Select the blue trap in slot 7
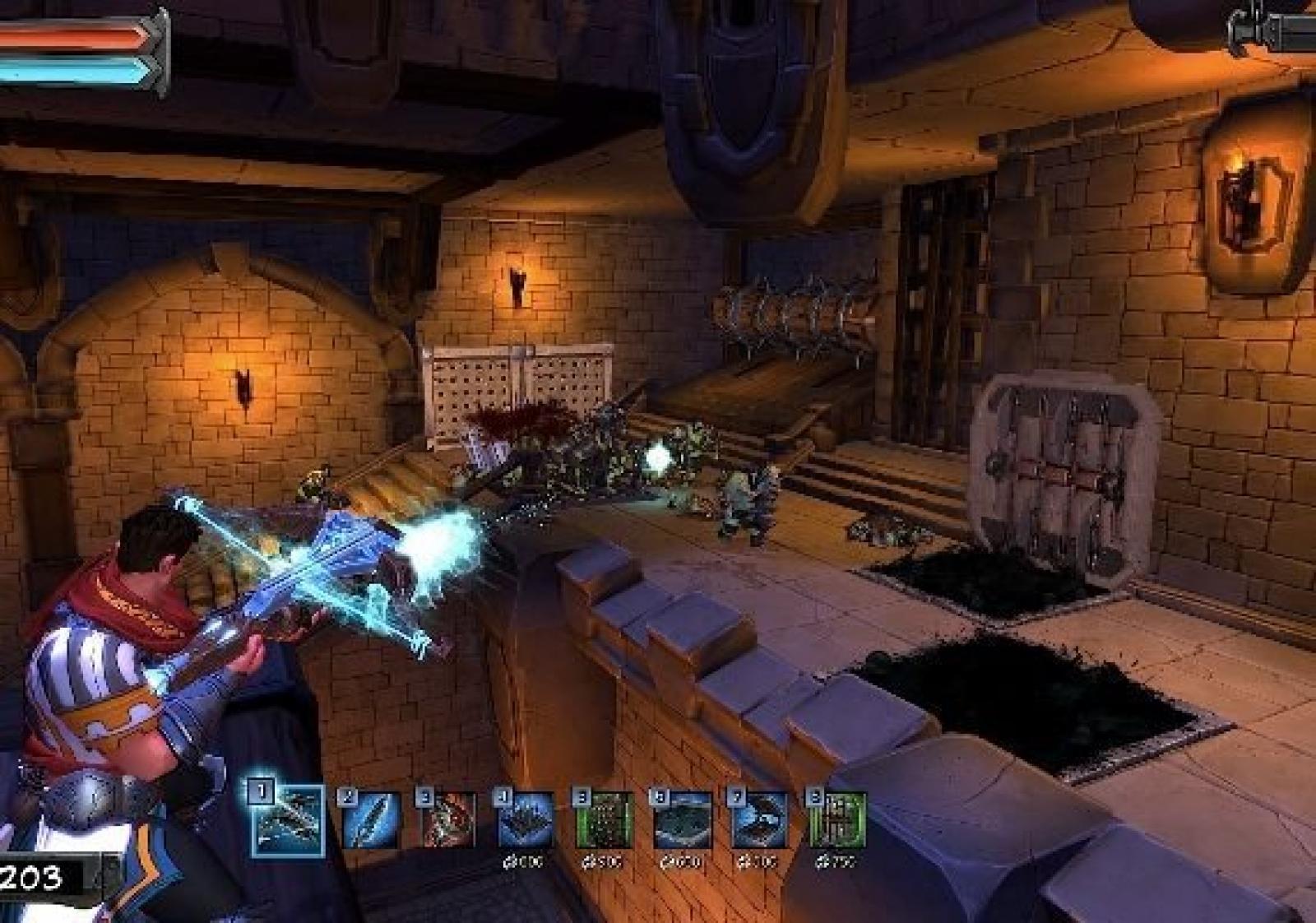The width and height of the screenshot is (1316, 923). (760, 820)
